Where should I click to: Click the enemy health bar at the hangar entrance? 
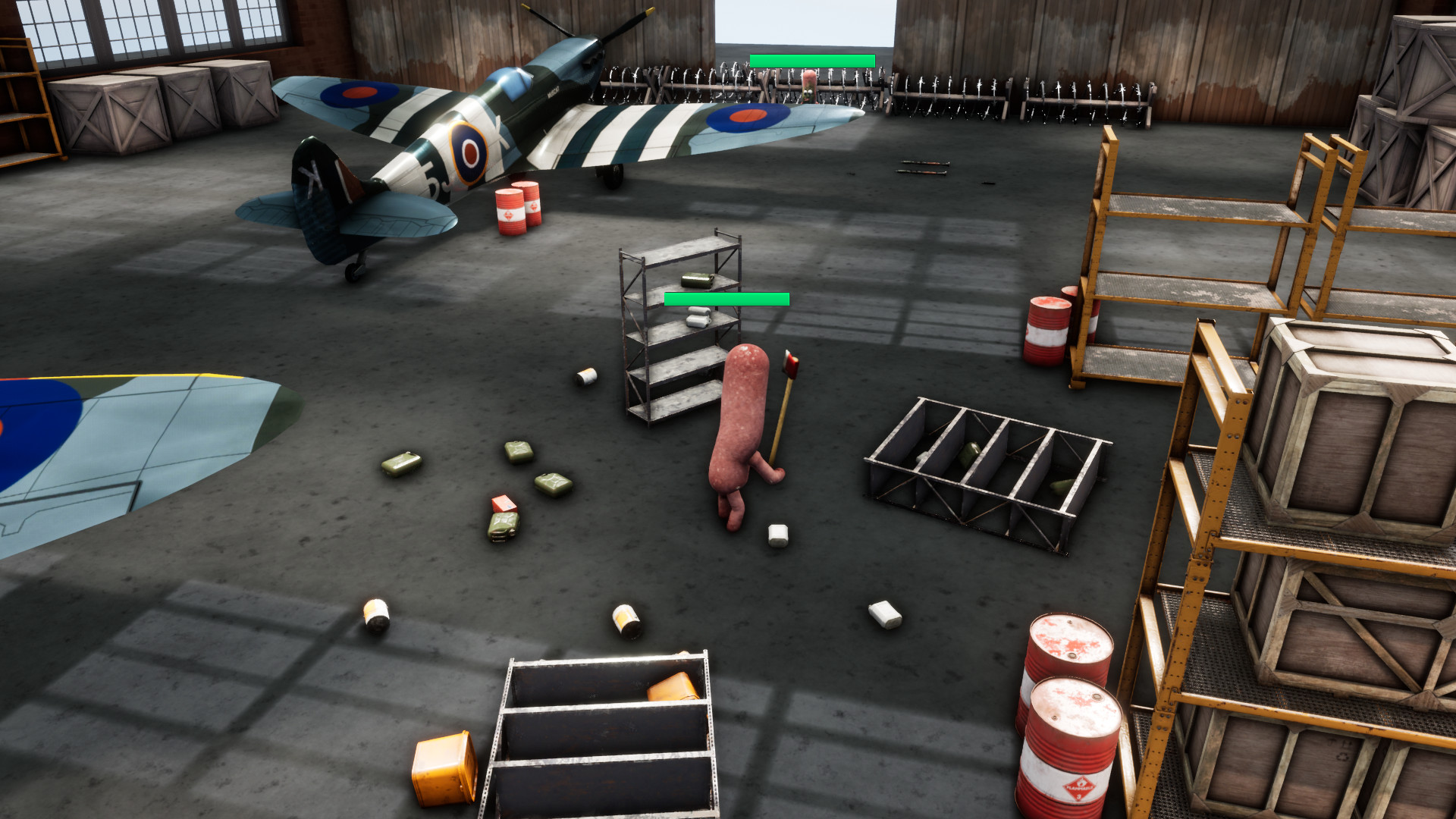(x=811, y=59)
